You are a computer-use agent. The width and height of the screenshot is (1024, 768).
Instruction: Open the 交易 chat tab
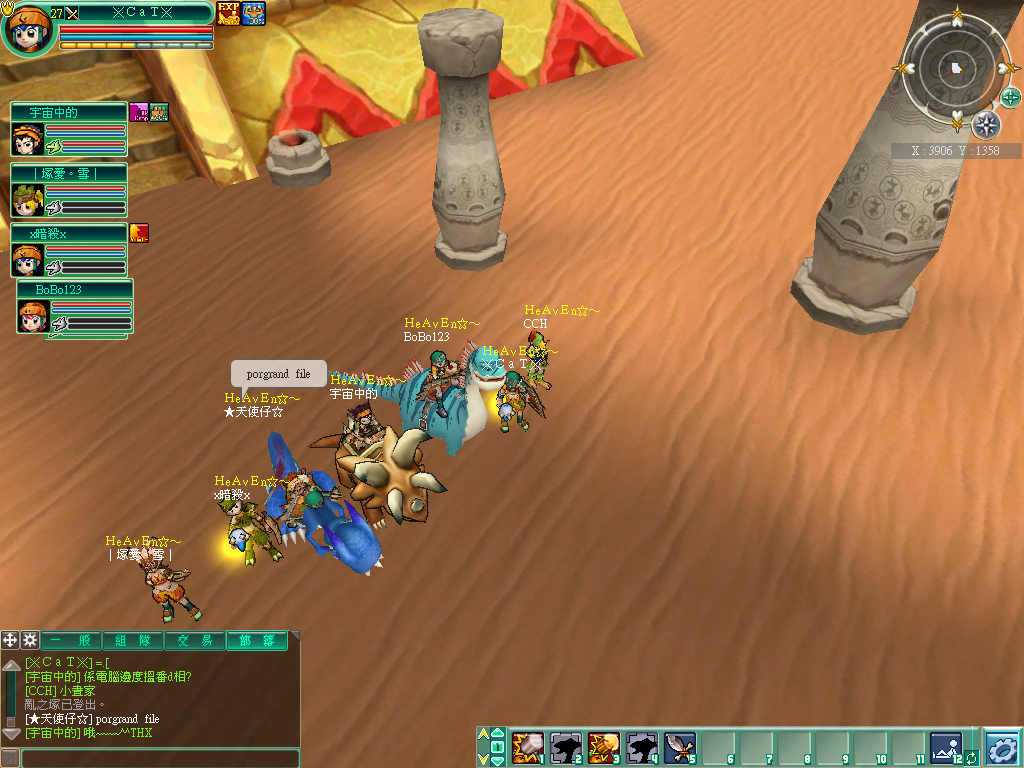point(194,641)
